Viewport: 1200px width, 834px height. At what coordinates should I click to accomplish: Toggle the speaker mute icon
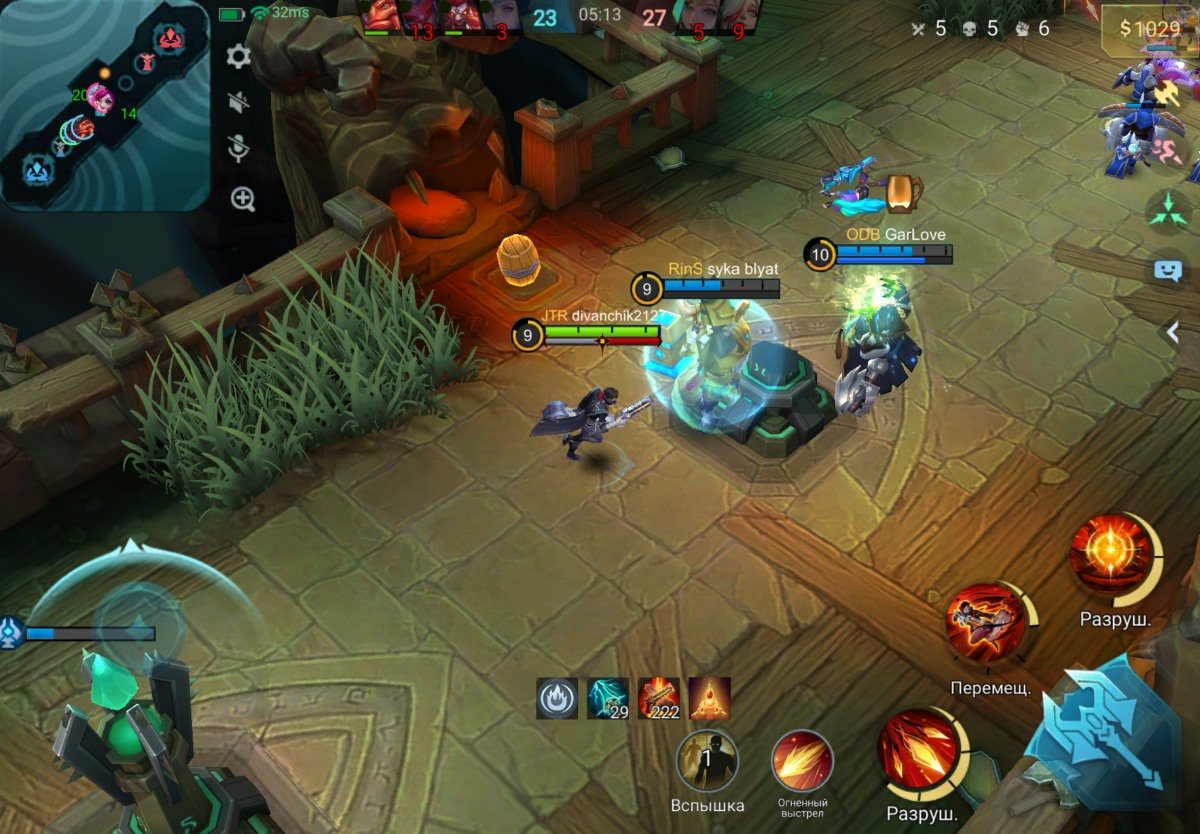pos(238,102)
